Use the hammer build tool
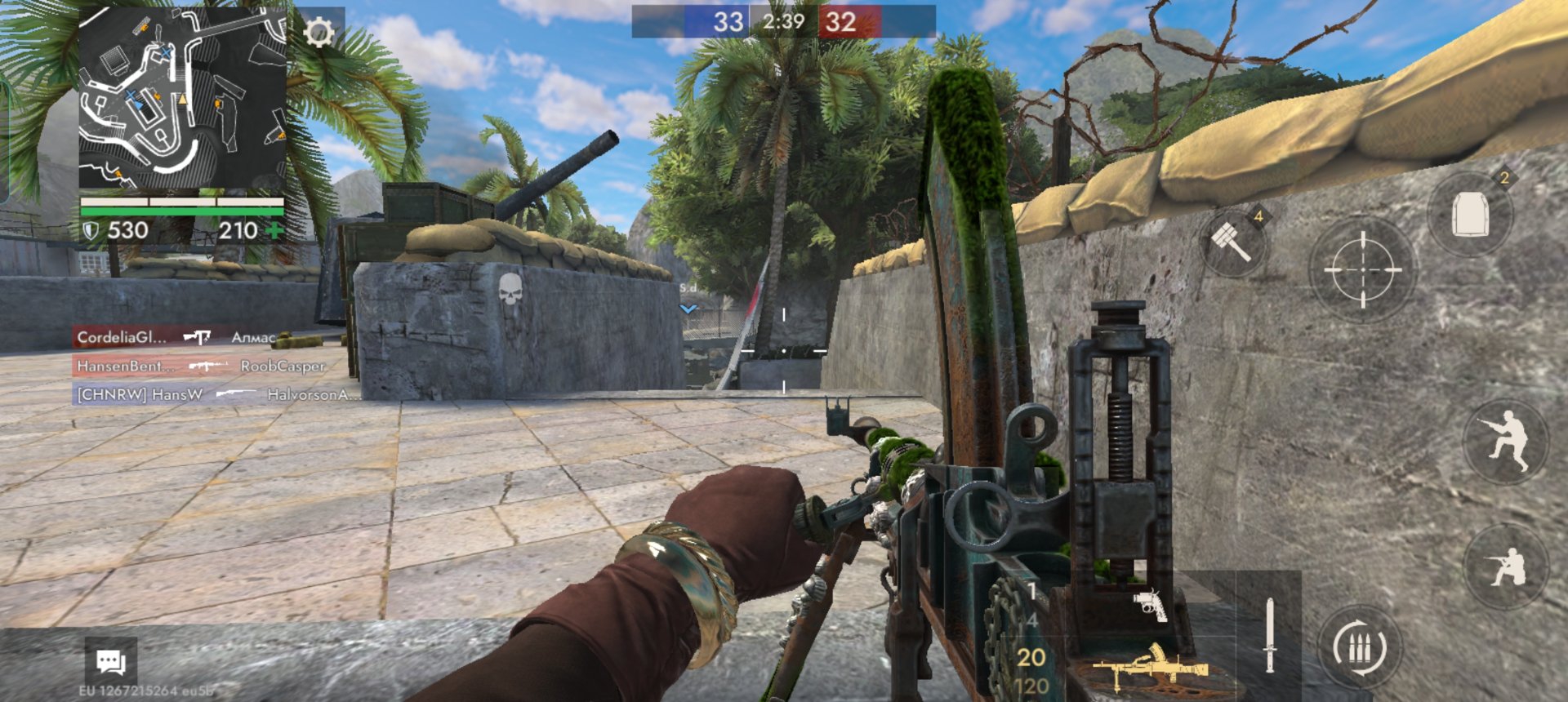This screenshot has width=1568, height=702. tap(1232, 242)
